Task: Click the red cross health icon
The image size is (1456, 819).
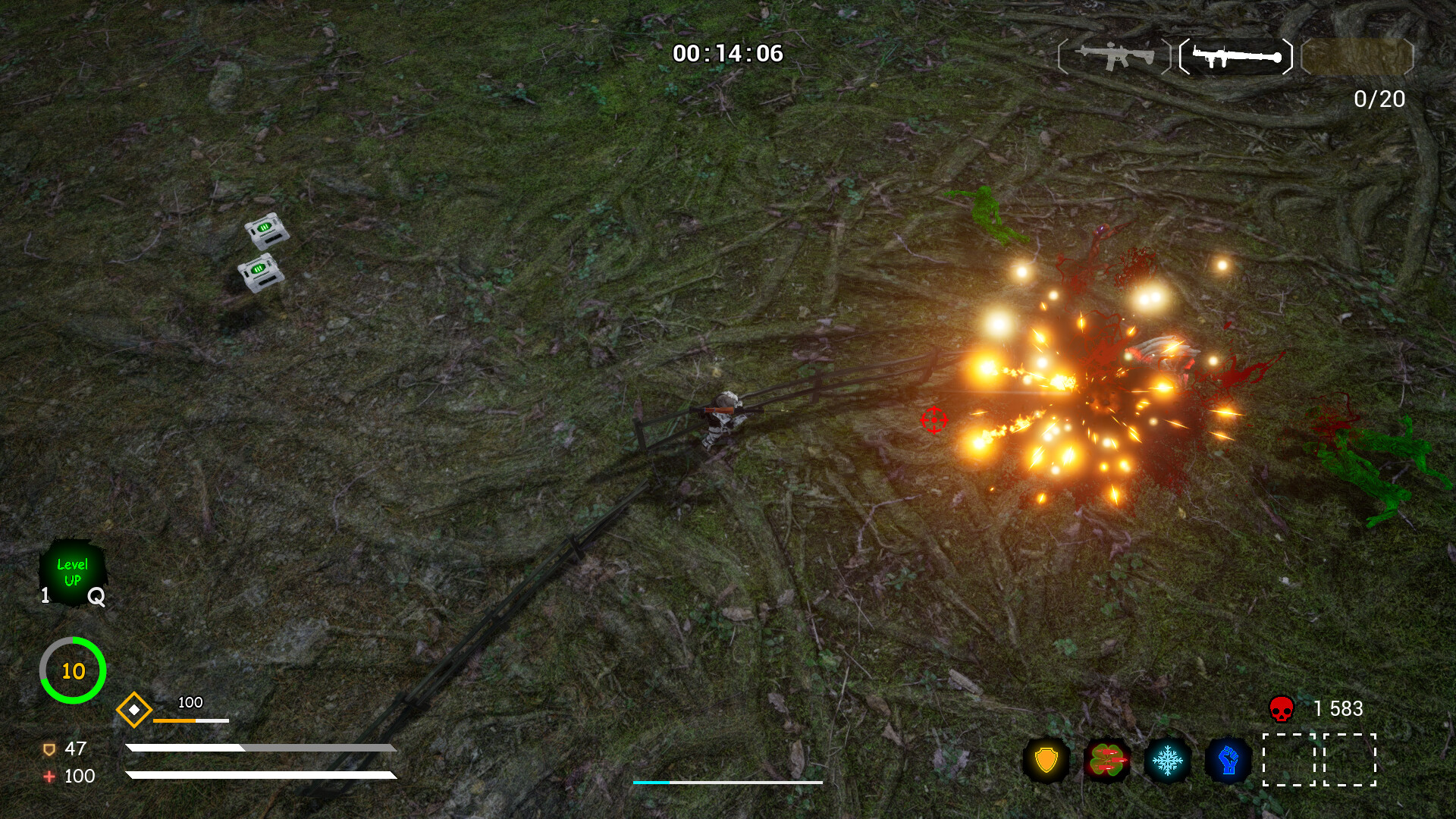Action: click(49, 777)
